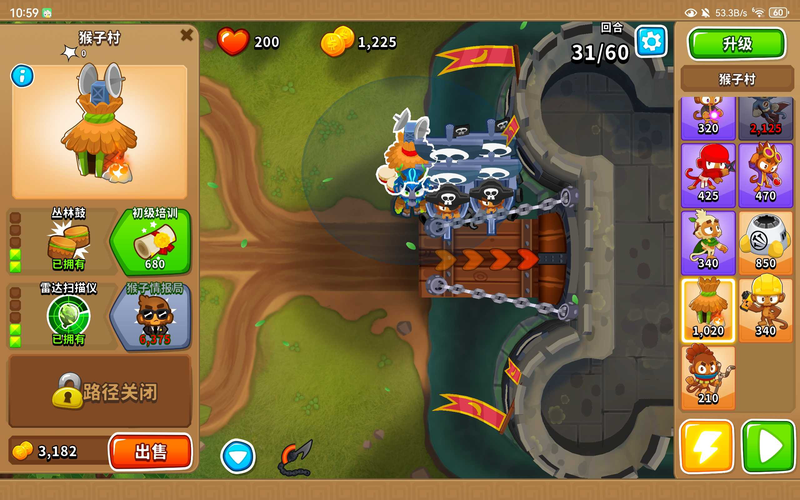Start the round with green play button
This screenshot has height=500, width=800.
click(x=768, y=446)
